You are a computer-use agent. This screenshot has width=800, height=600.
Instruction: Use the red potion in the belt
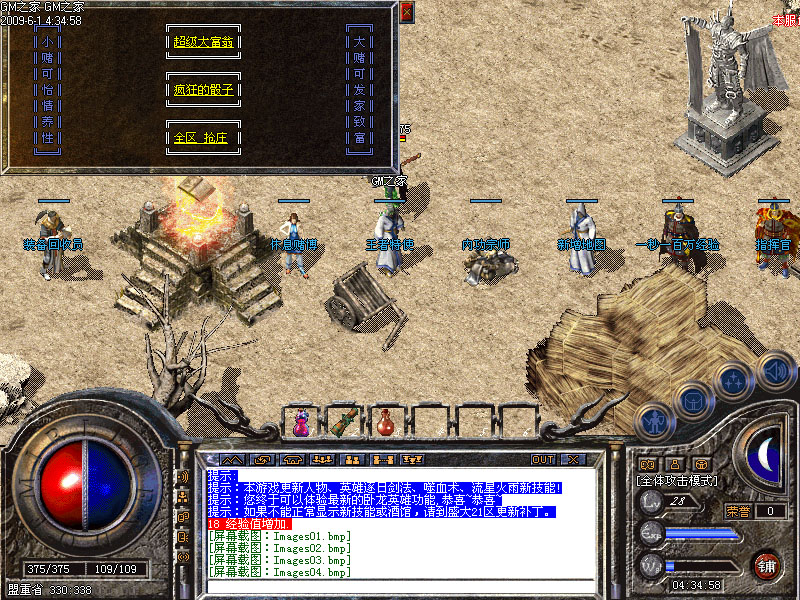pyautogui.click(x=385, y=422)
